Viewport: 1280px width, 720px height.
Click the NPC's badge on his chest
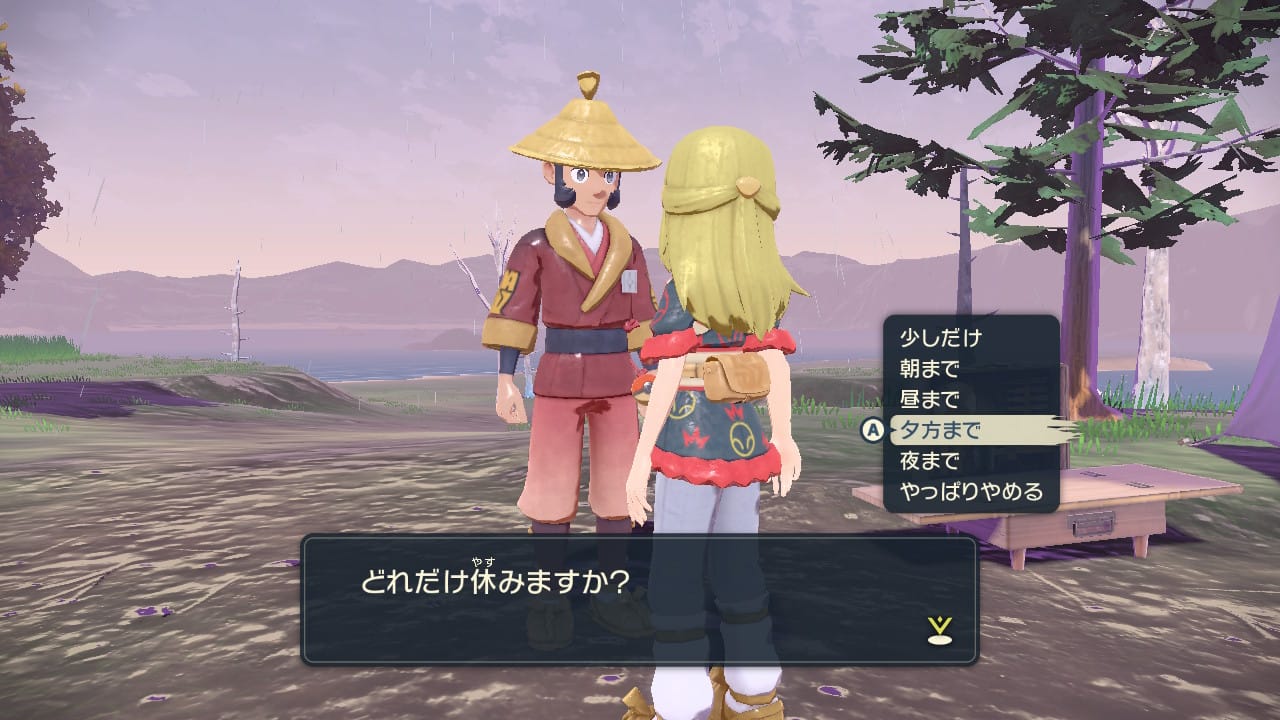pyautogui.click(x=629, y=282)
